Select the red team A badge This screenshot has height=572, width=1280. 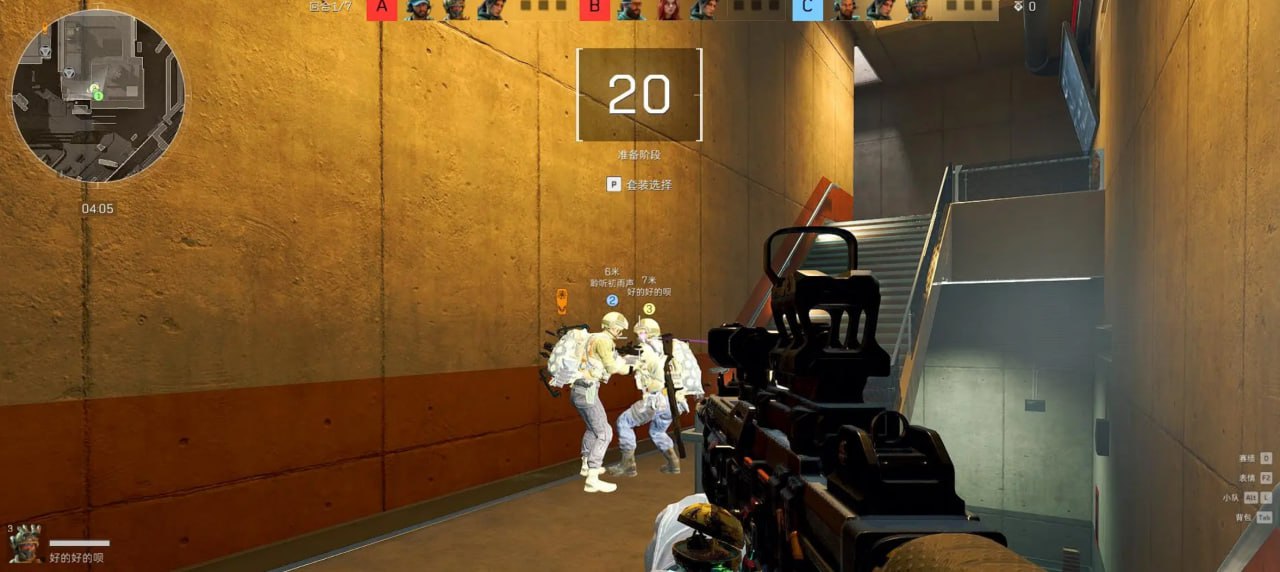(381, 10)
